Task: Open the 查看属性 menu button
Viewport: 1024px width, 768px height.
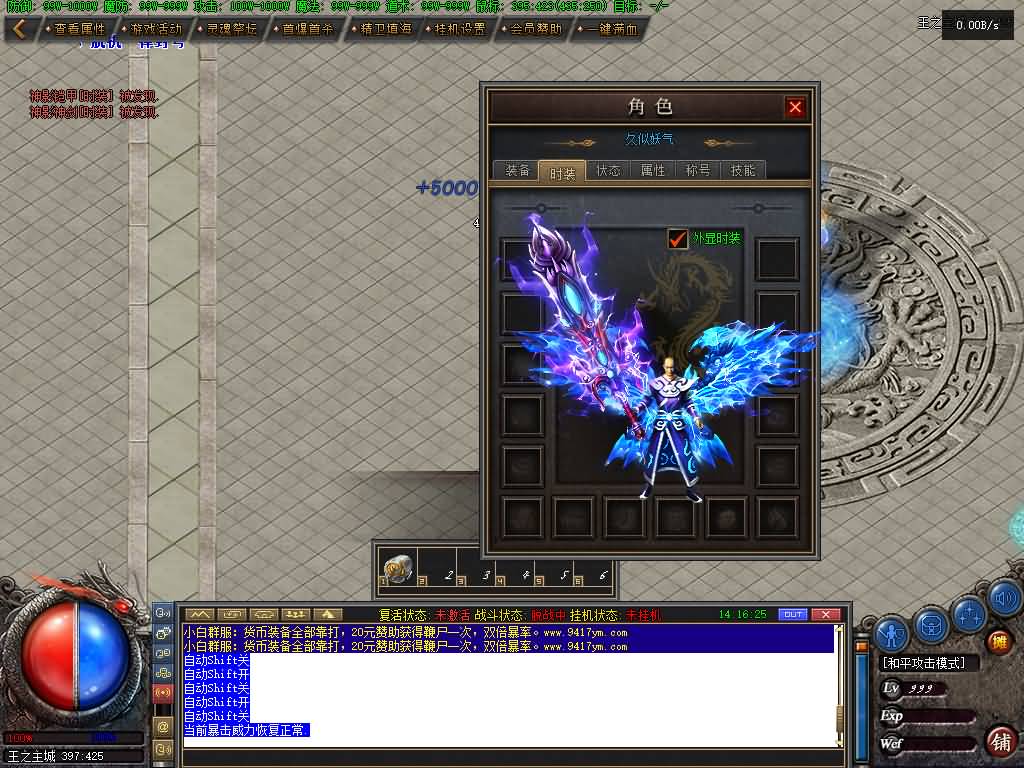Action: coord(77,29)
